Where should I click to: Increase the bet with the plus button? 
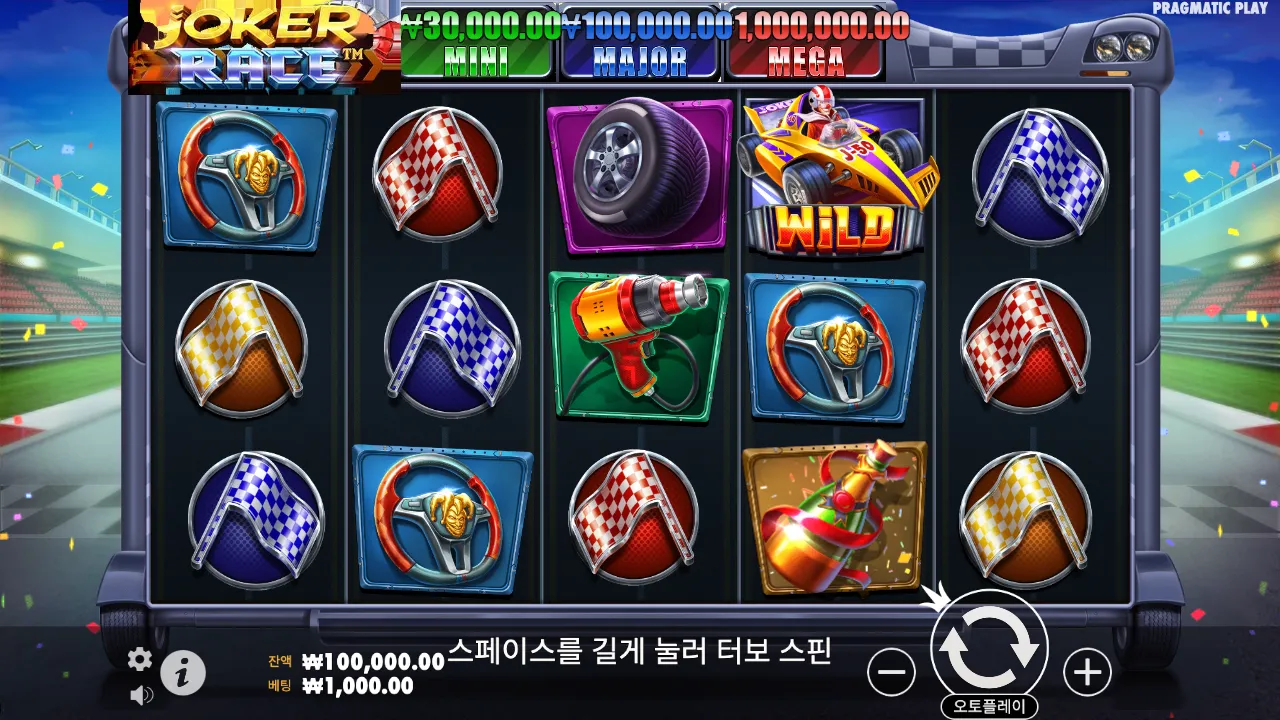(x=1085, y=670)
